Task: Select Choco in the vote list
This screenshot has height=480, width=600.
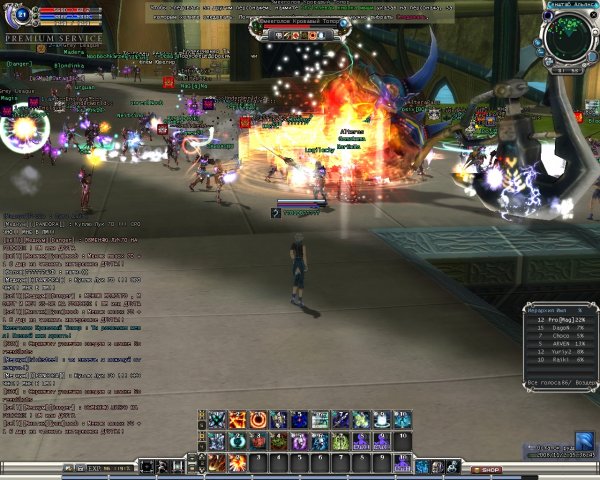Action: coord(562,336)
